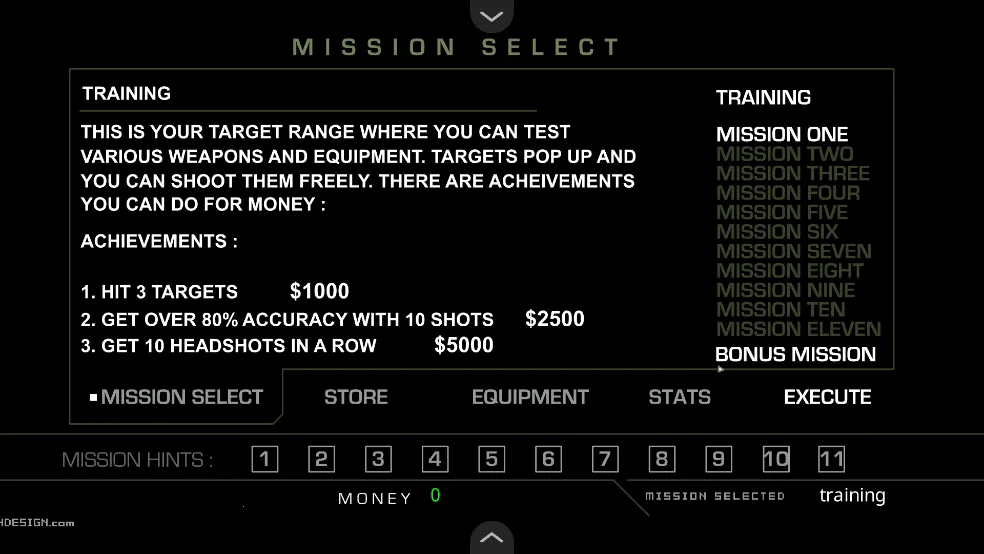Show mission hint number 9
This screenshot has width=984, height=554.
pos(718,459)
